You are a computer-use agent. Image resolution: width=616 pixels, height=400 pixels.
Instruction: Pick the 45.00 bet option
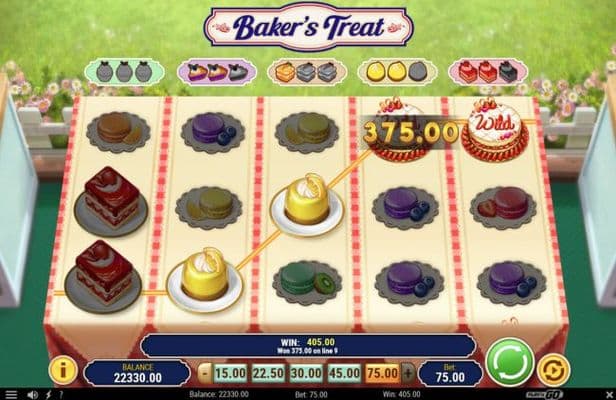(345, 373)
